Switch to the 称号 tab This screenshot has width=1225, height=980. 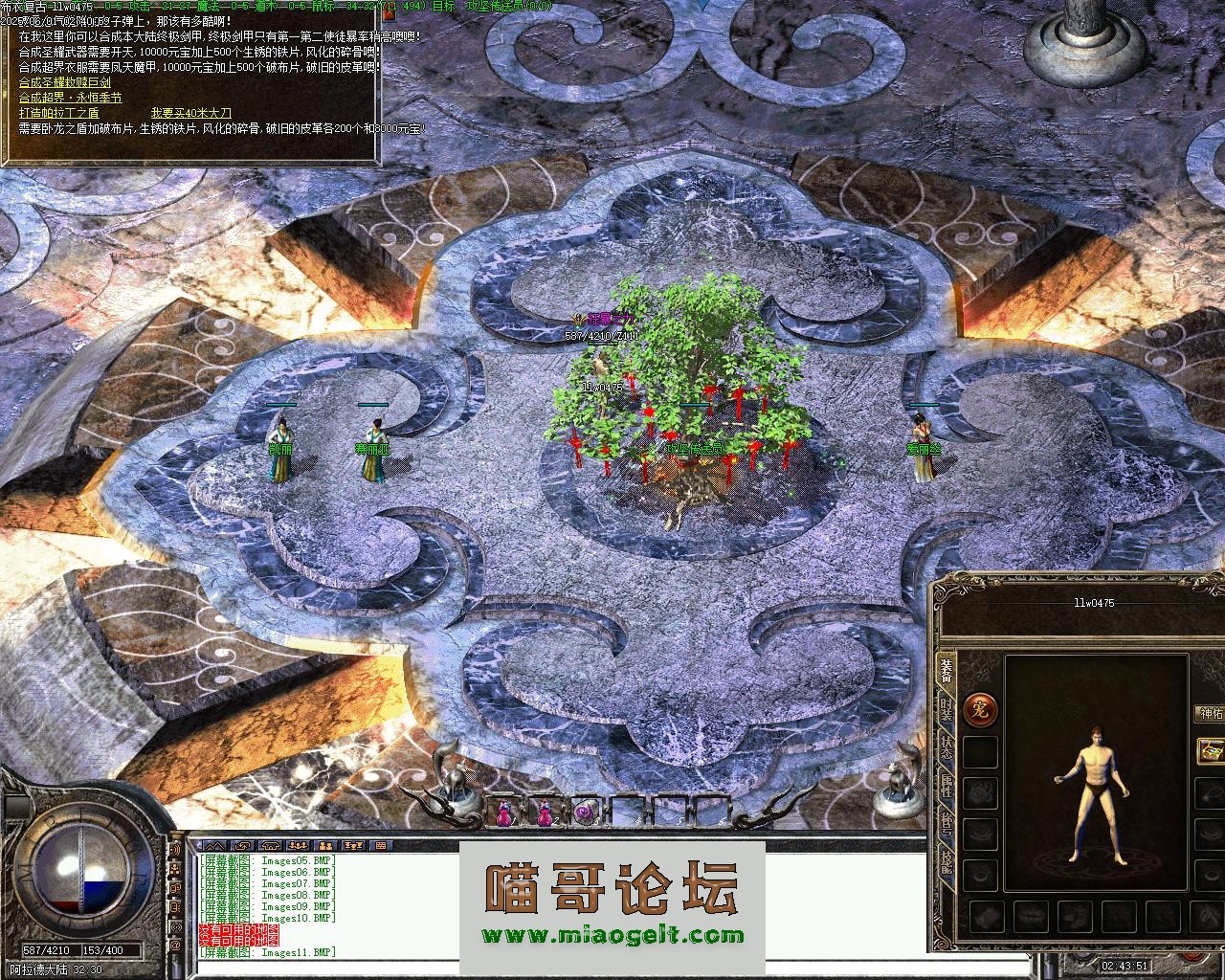[946, 825]
